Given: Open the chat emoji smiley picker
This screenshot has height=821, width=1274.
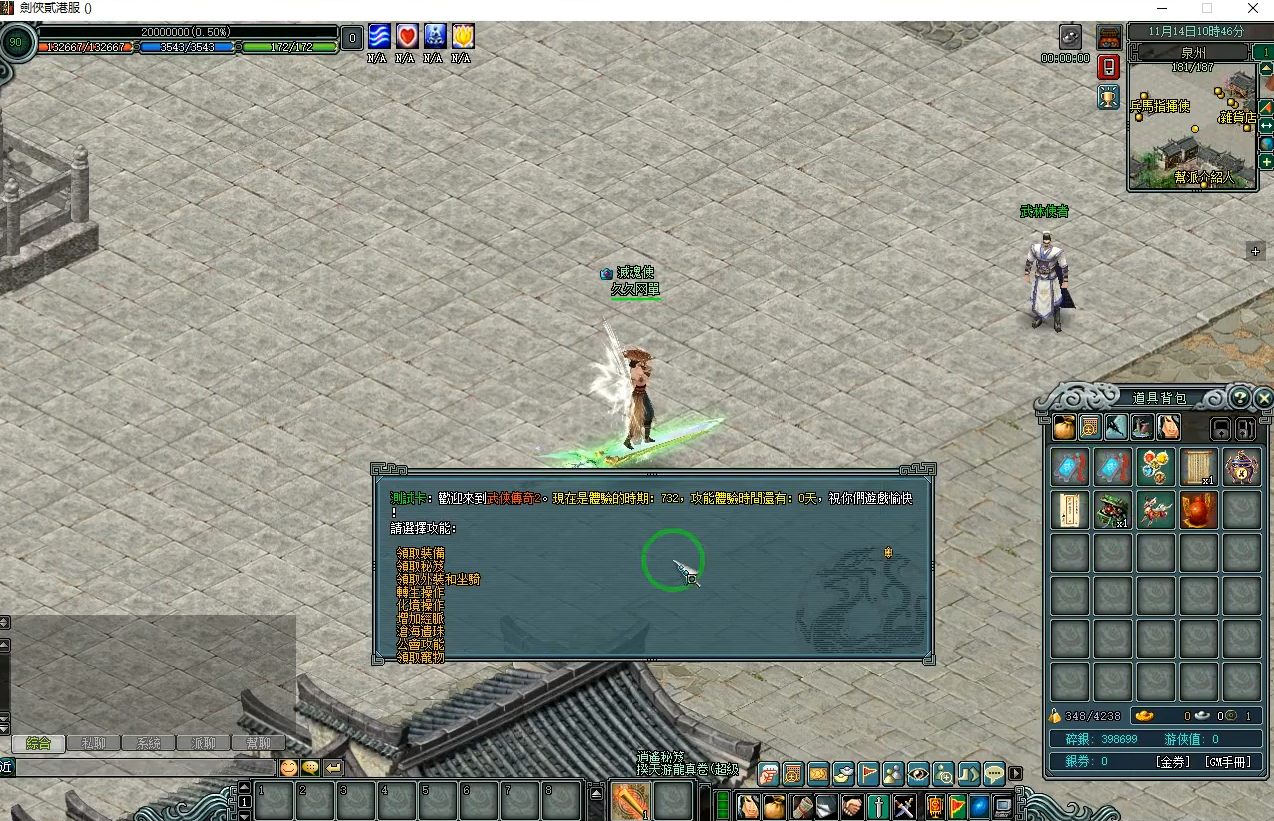Looking at the screenshot, I should (x=288, y=768).
